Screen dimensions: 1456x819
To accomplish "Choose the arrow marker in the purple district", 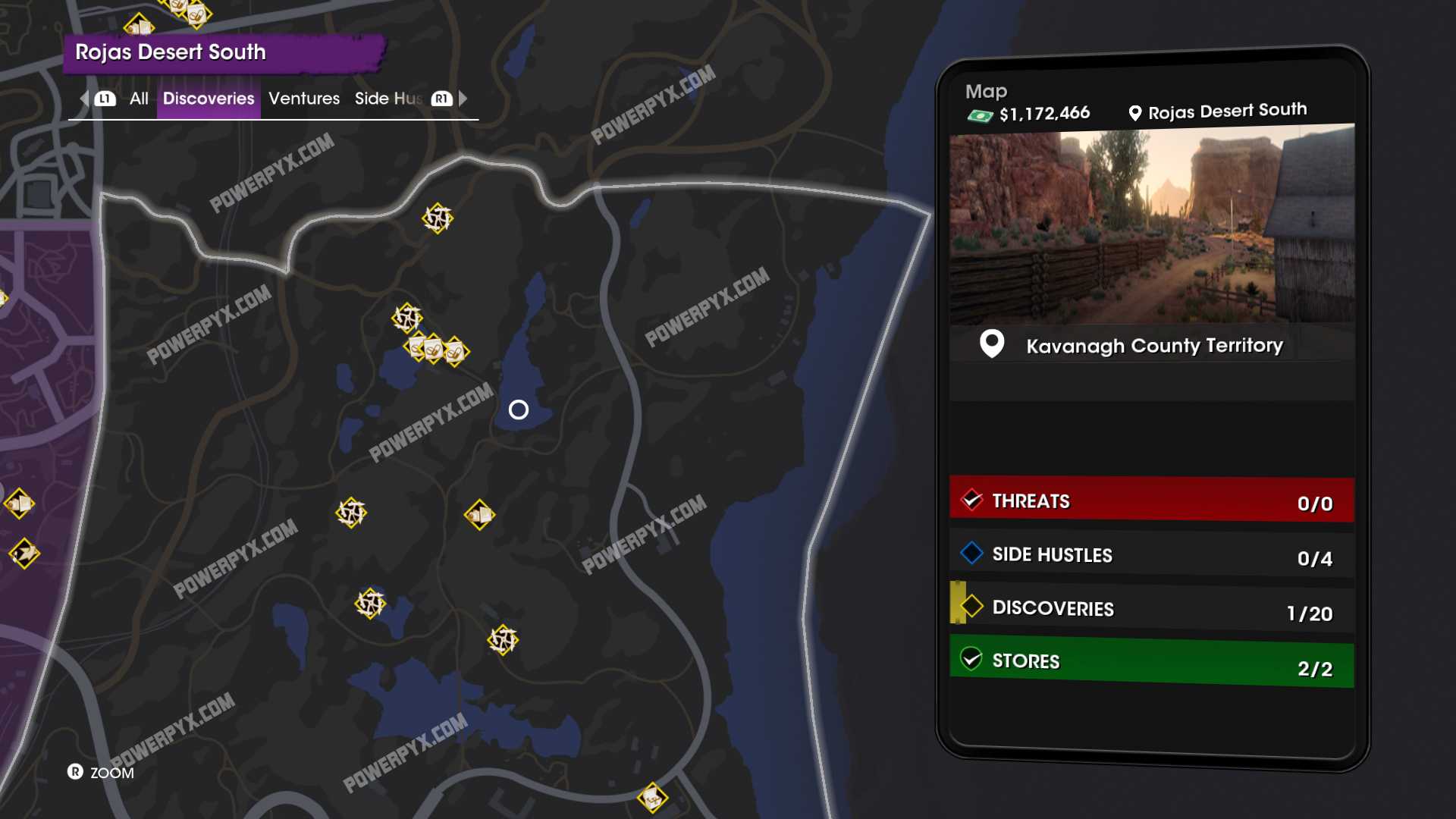I will click(24, 554).
